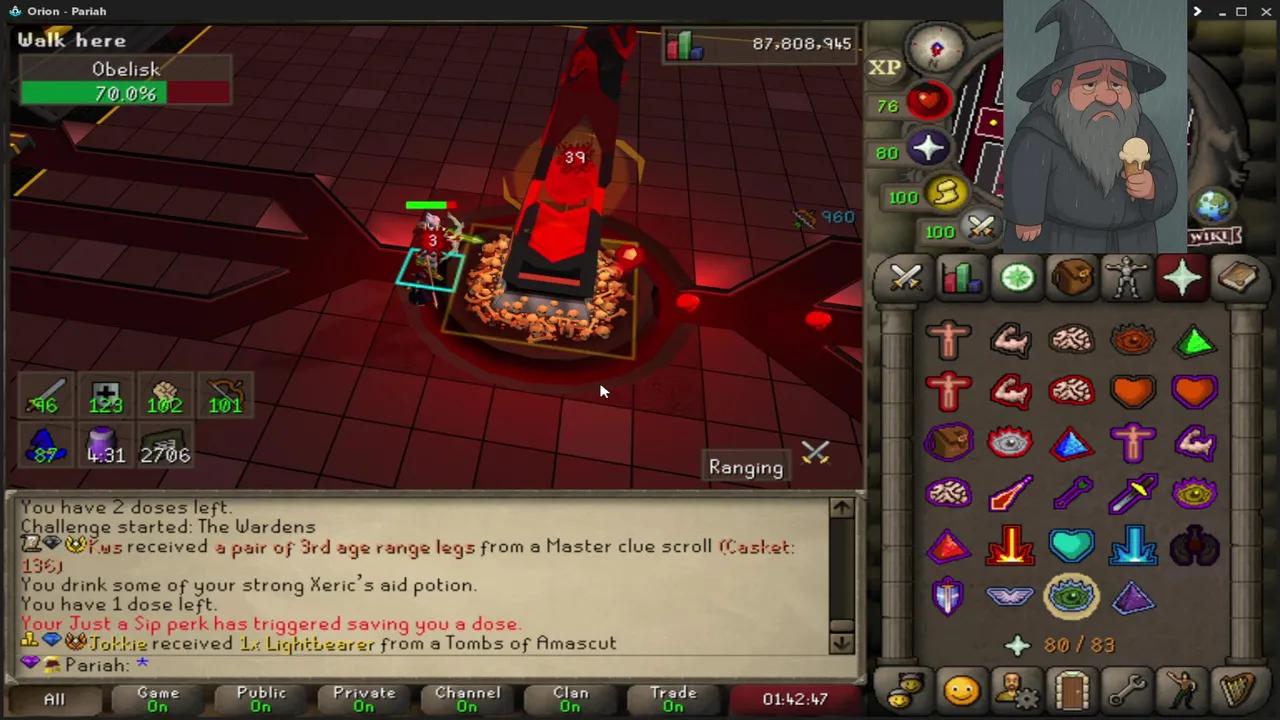Image resolution: width=1280 pixels, height=720 pixels.
Task: Open the Magic spellbook tab
Action: pyautogui.click(x=1238, y=280)
